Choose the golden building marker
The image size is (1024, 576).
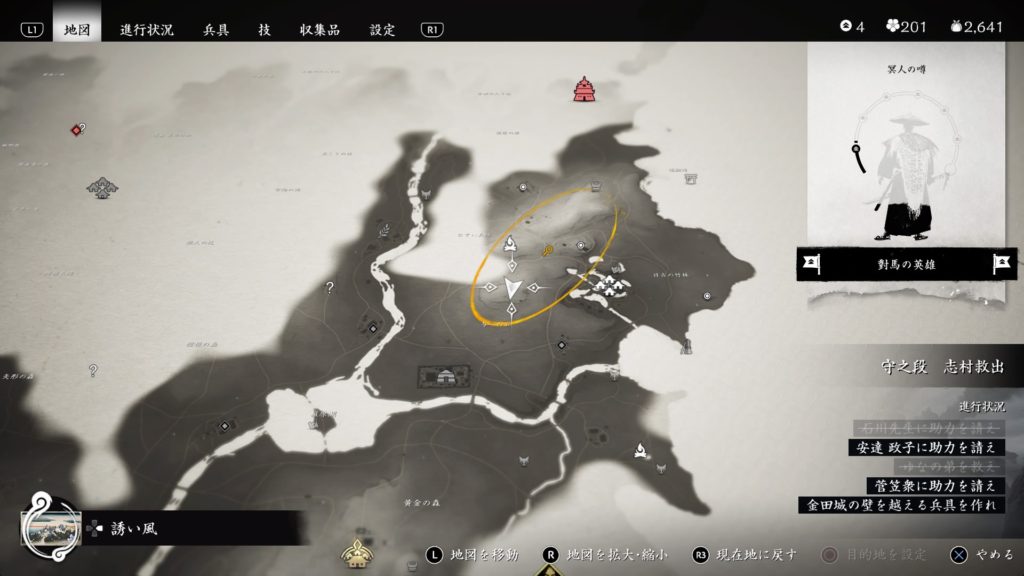click(355, 550)
